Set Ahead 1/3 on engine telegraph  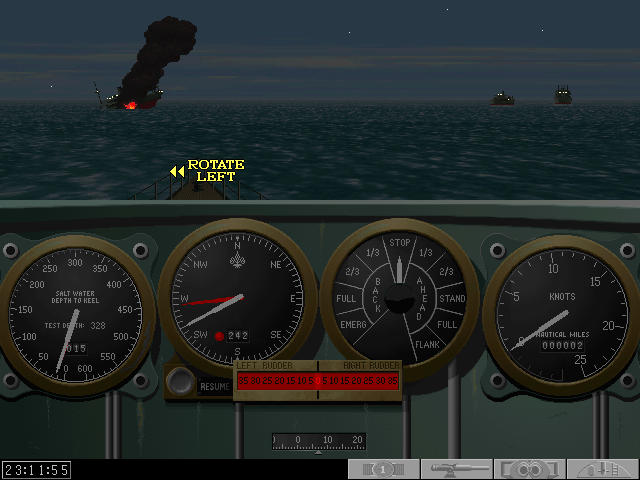tap(426, 252)
